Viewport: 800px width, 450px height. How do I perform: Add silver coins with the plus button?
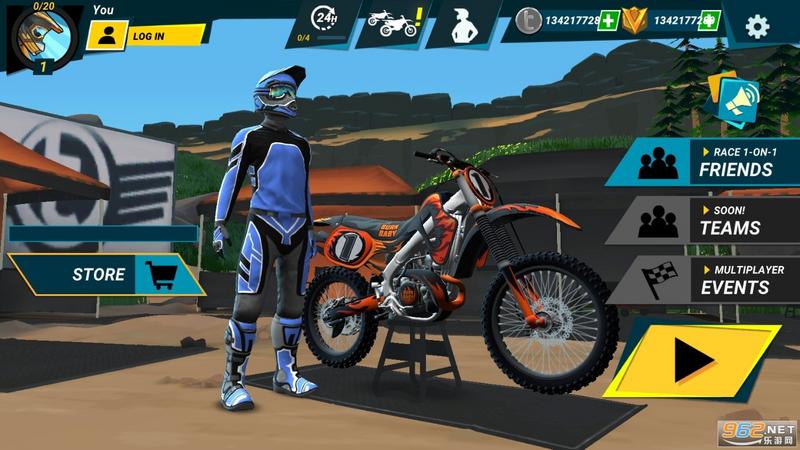pyautogui.click(x=608, y=20)
